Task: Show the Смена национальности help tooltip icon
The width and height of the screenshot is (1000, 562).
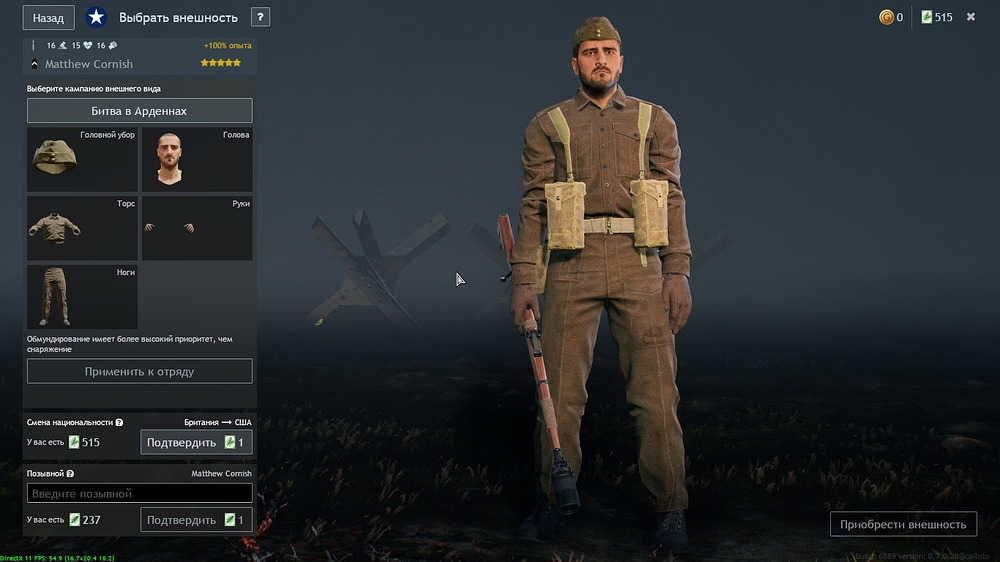Action: tap(120, 423)
